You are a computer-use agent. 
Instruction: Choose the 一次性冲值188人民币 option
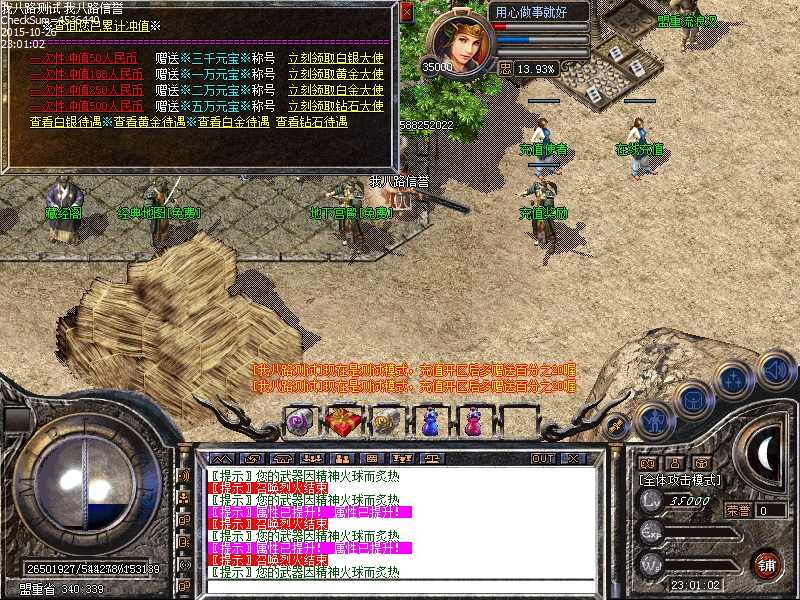tap(85, 74)
